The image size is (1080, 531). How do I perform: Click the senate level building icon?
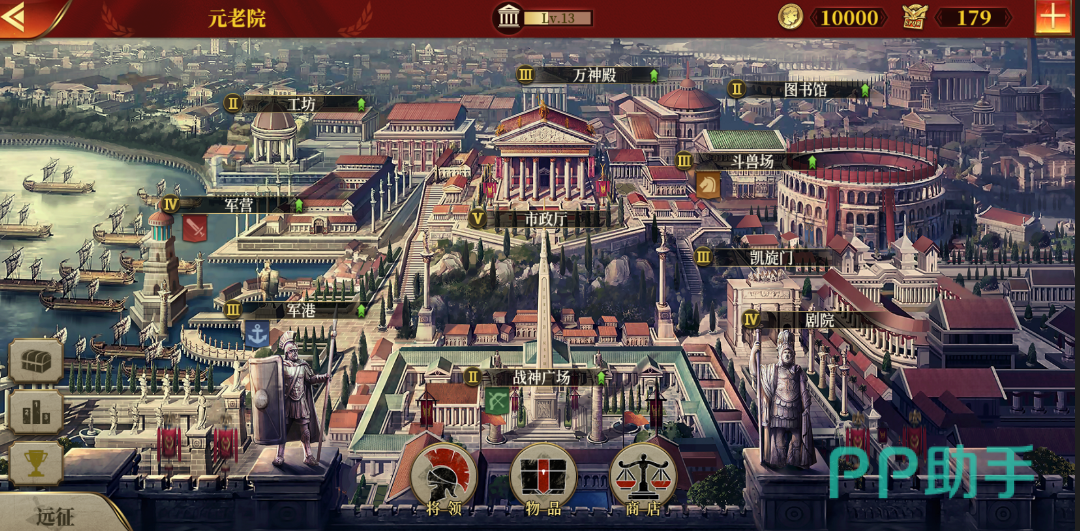pos(508,17)
